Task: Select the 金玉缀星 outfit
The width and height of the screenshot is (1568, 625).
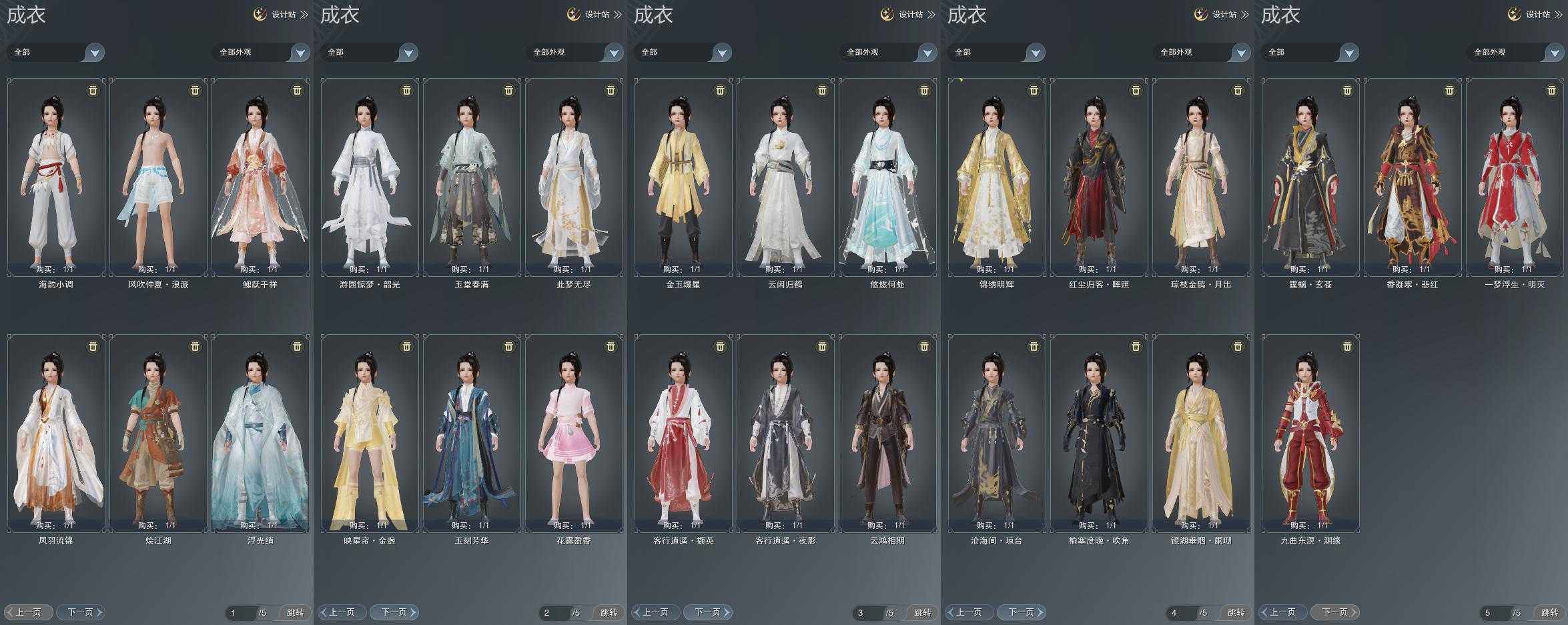Action: pyautogui.click(x=683, y=177)
